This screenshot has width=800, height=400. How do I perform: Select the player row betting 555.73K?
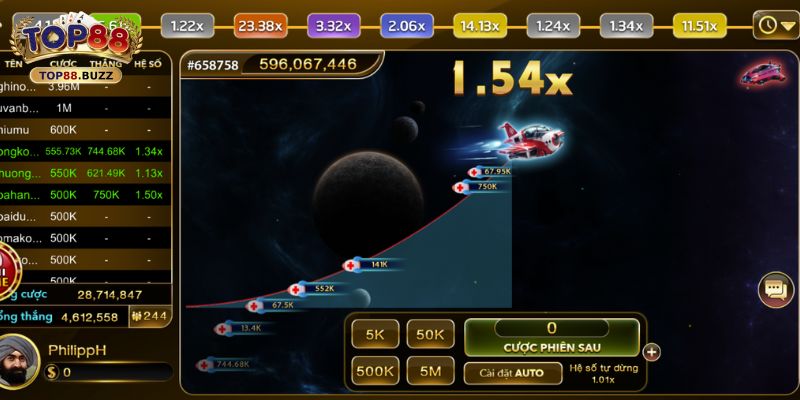[x=85, y=151]
